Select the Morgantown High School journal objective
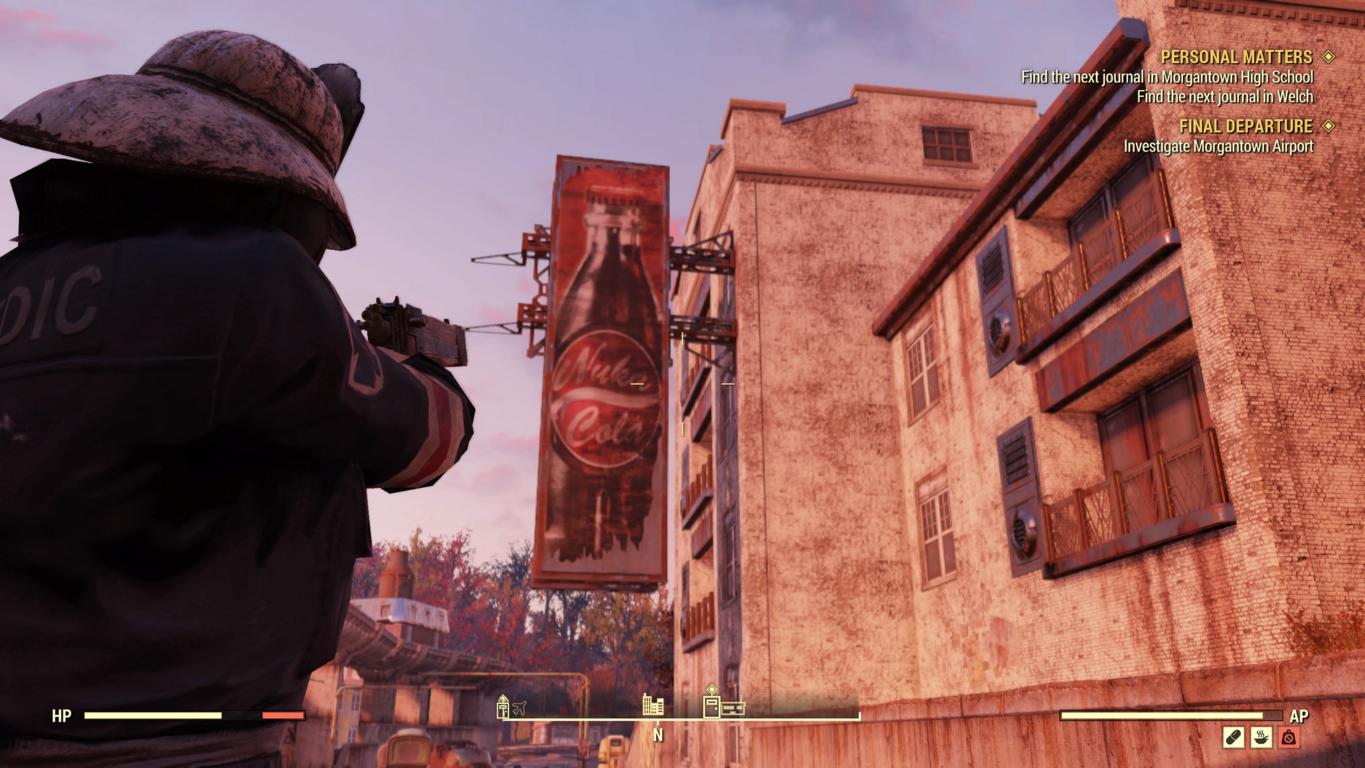 click(1166, 77)
